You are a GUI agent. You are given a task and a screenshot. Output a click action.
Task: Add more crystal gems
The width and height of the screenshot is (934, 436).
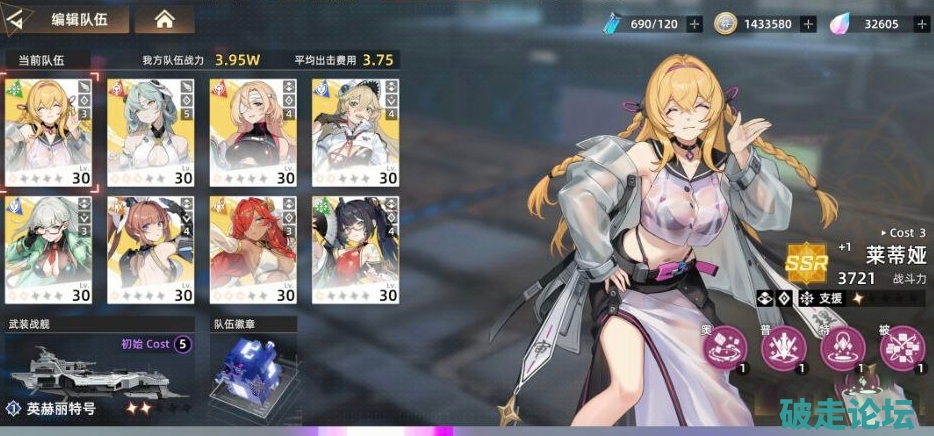[x=917, y=23]
